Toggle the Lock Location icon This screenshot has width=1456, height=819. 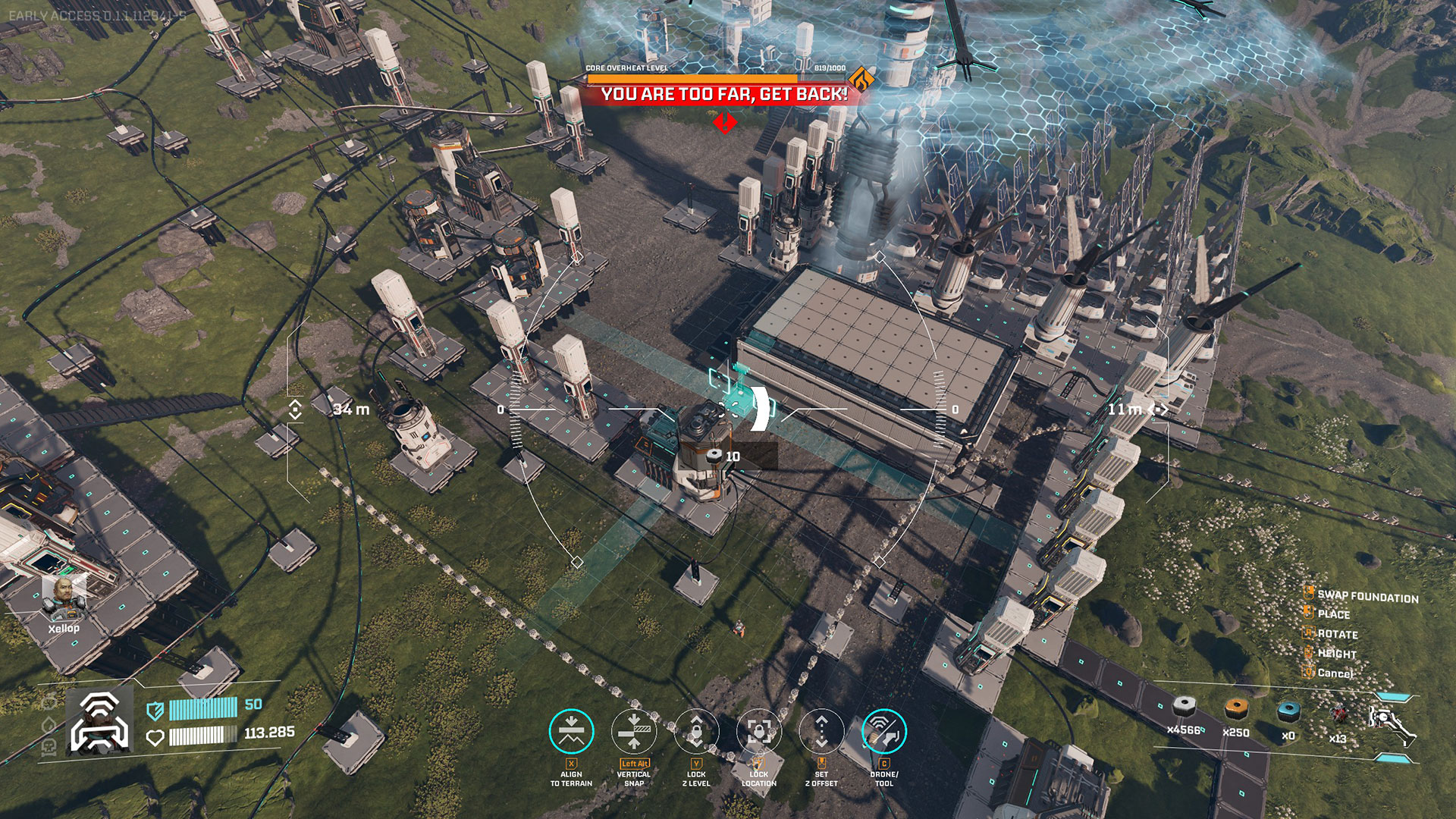pyautogui.click(x=758, y=731)
